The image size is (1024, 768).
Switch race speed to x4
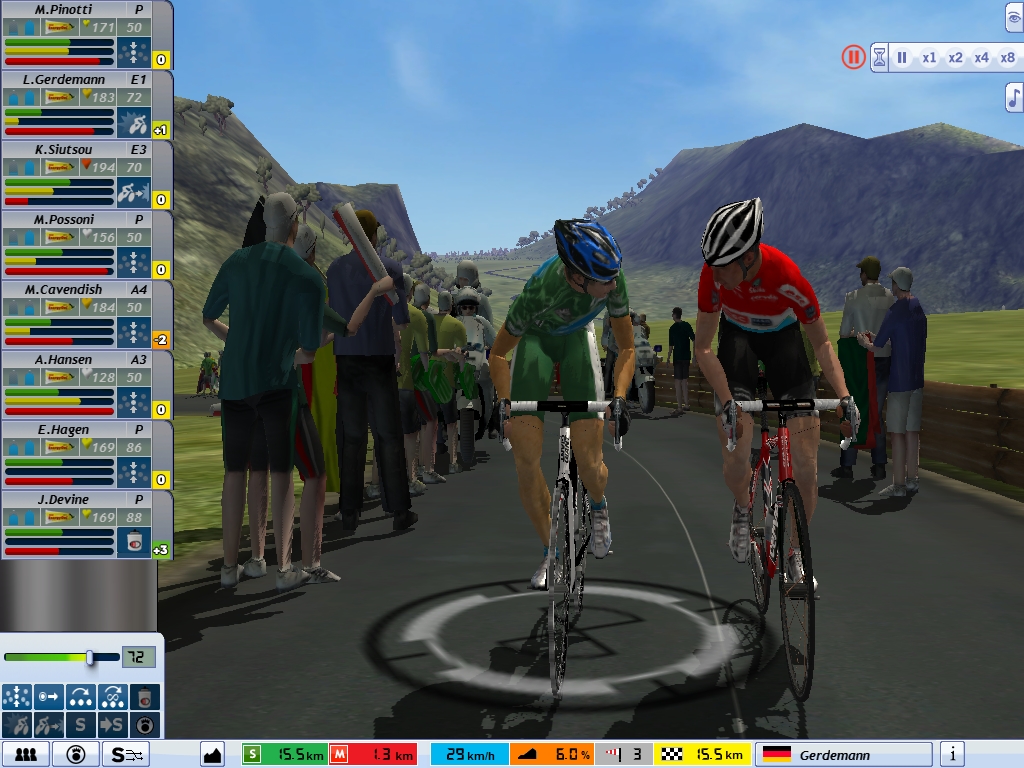(981, 58)
